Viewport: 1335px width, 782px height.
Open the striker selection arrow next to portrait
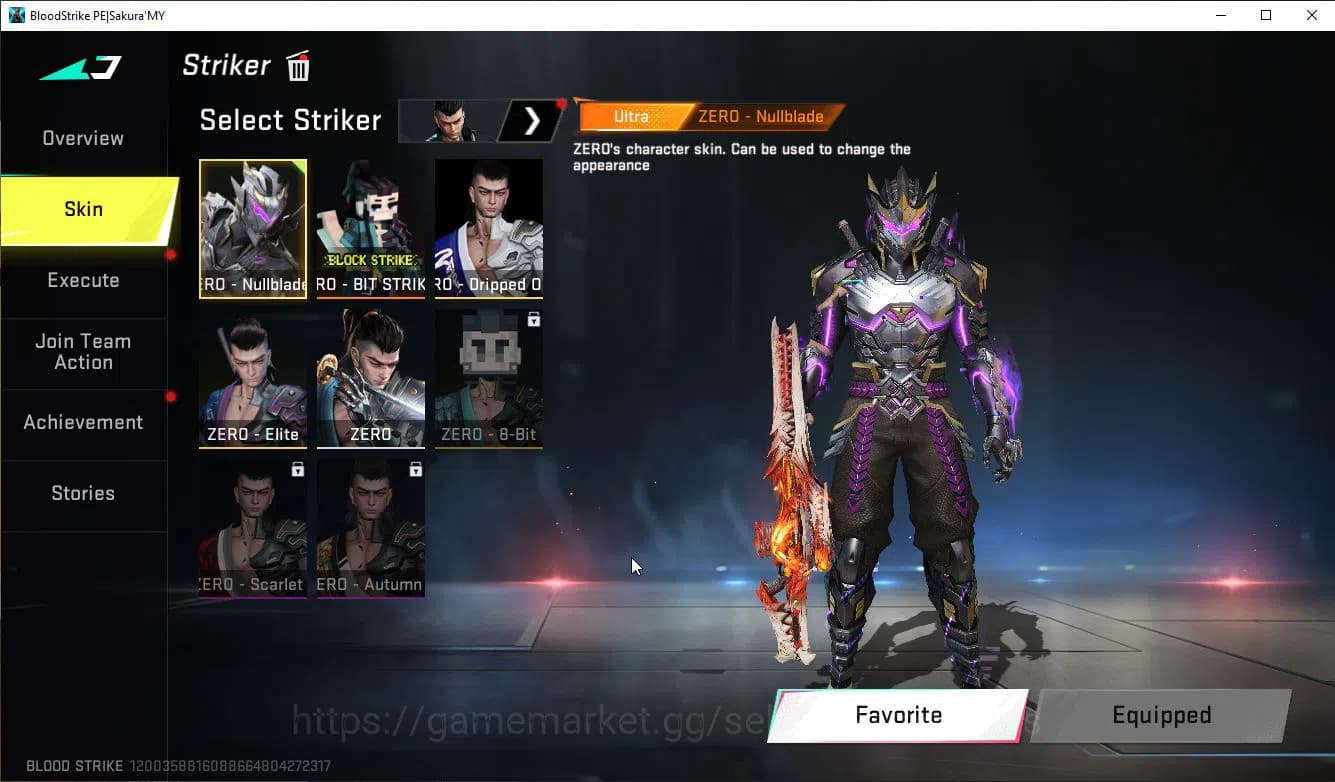click(531, 120)
